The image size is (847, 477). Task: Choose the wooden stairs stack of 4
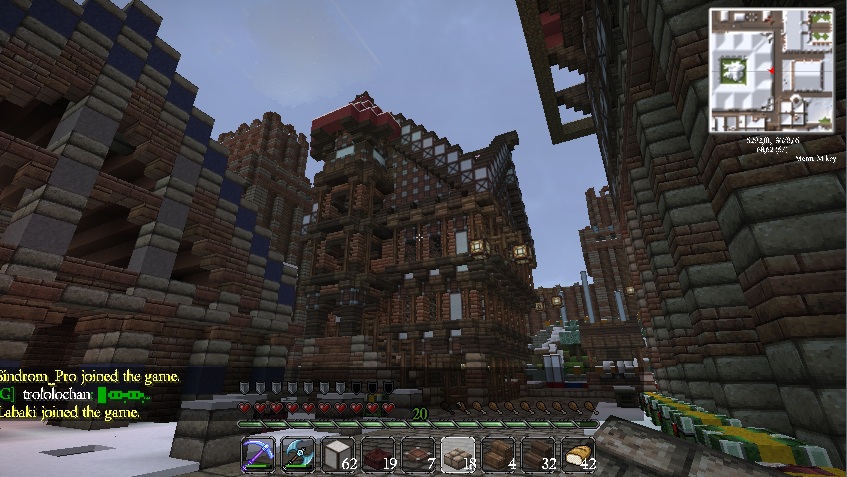[x=499, y=455]
